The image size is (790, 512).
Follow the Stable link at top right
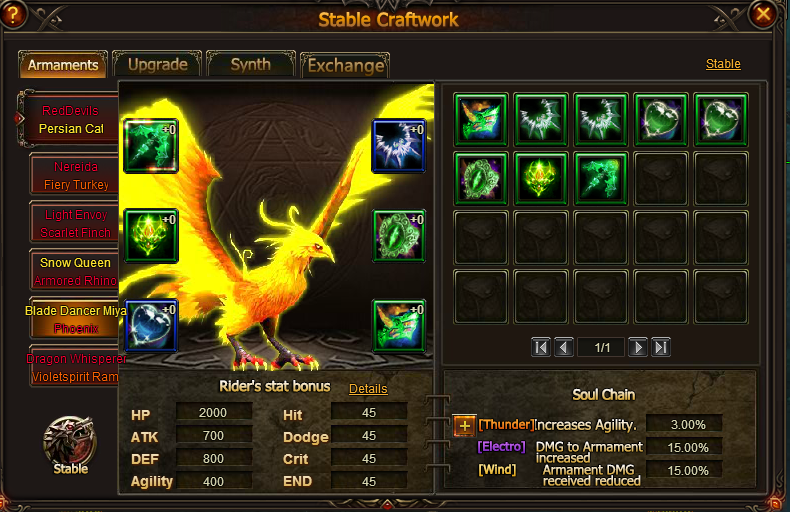(x=723, y=64)
